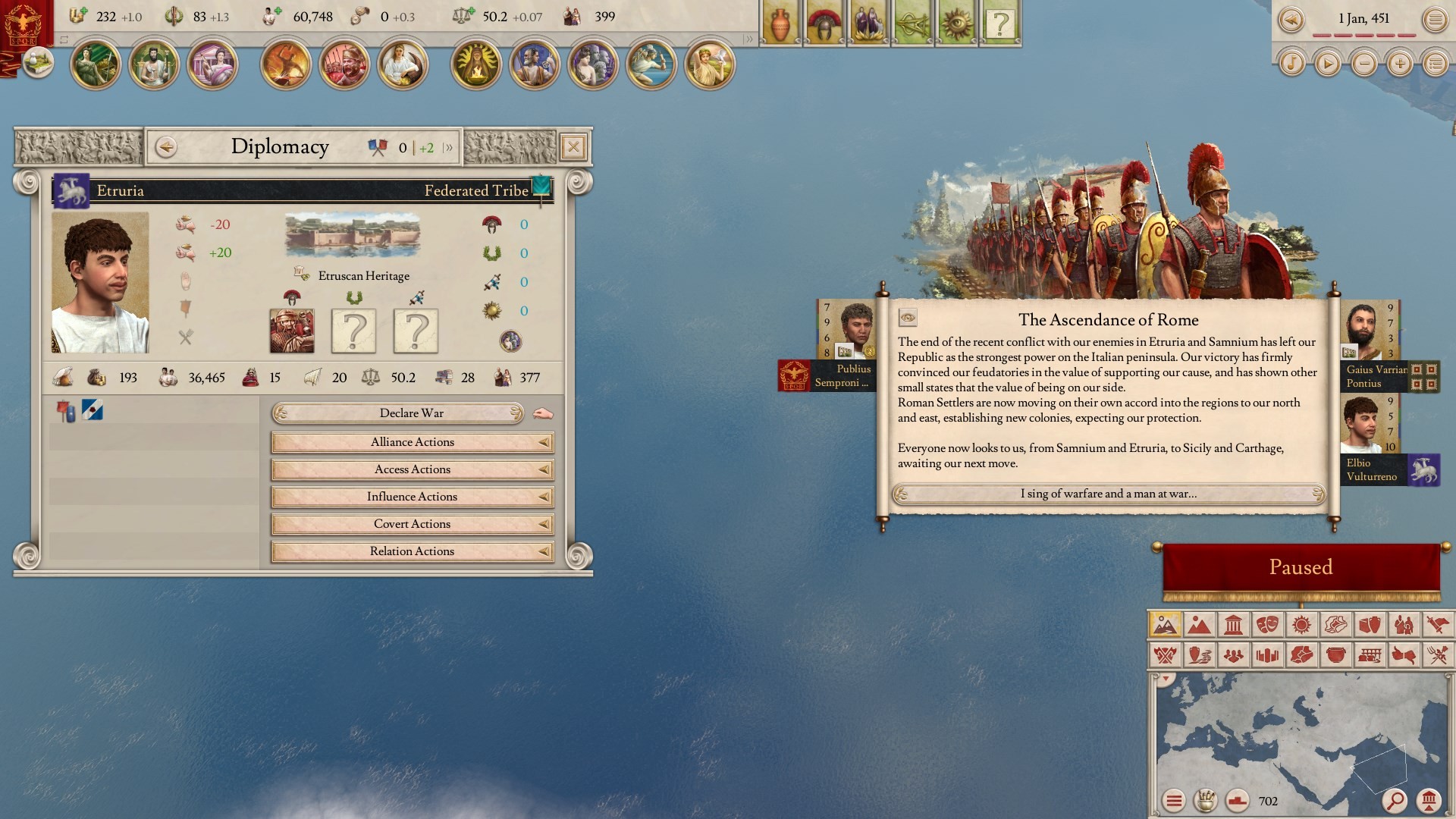Image resolution: width=1456 pixels, height=819 pixels.
Task: Expand Influence Actions
Action: pos(412,497)
